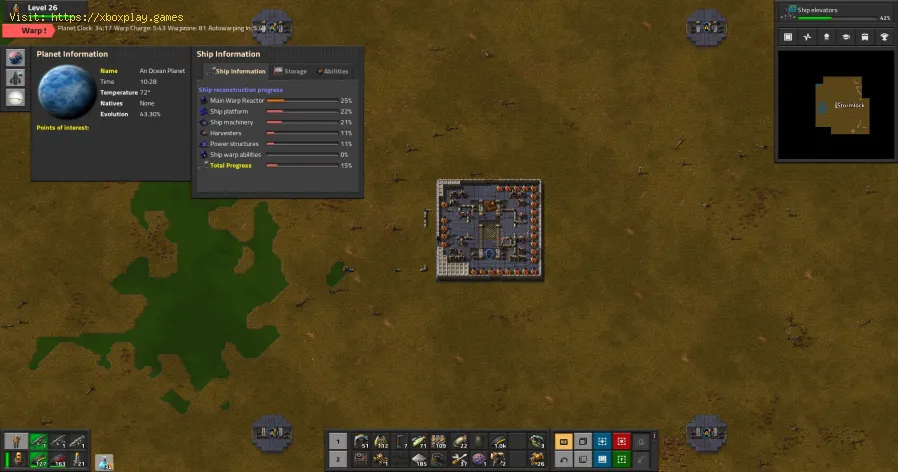The image size is (898, 472).
Task: Switch to the Storage tab
Action: pos(291,72)
